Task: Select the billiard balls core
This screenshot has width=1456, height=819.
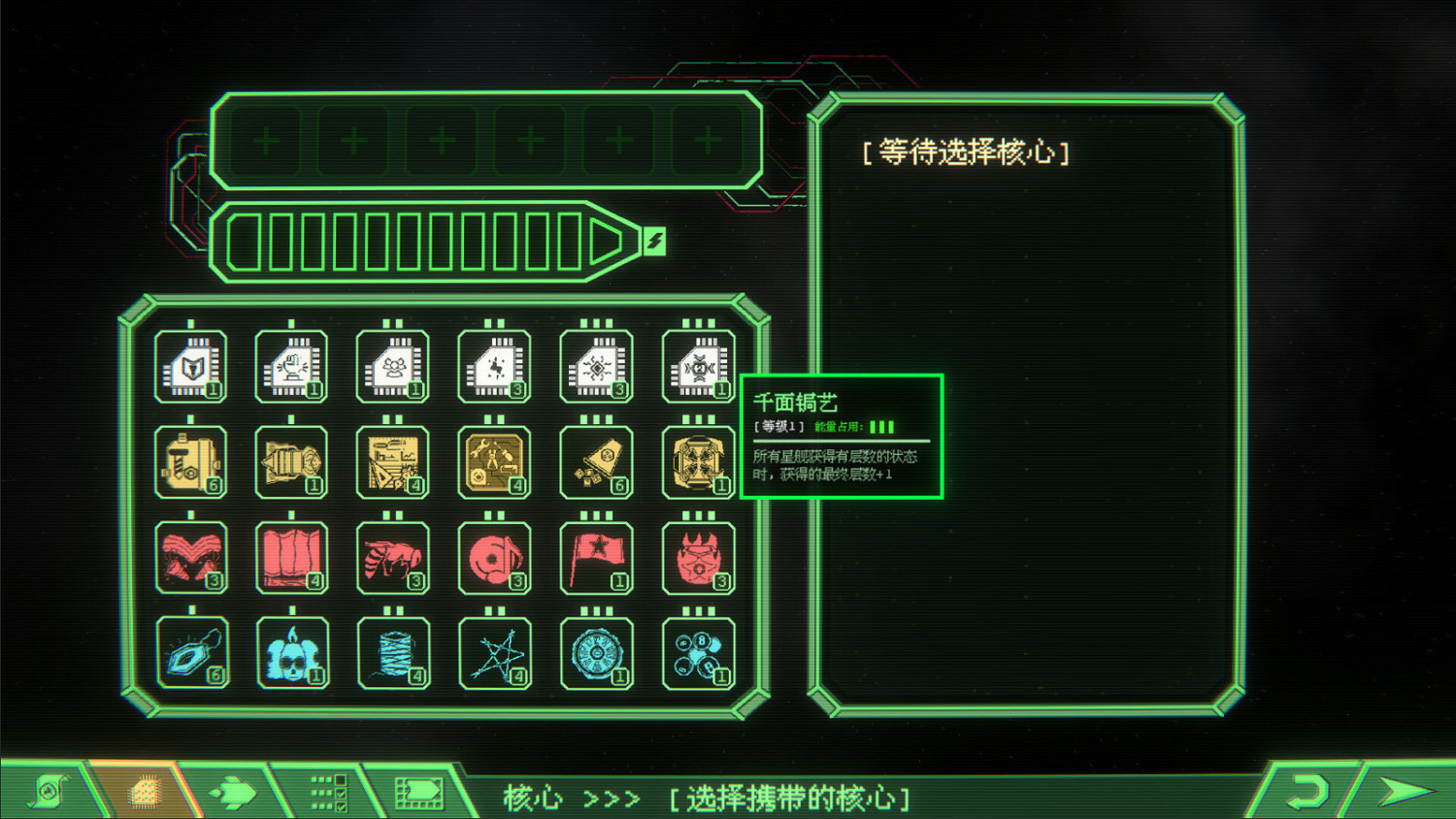Action: [698, 651]
